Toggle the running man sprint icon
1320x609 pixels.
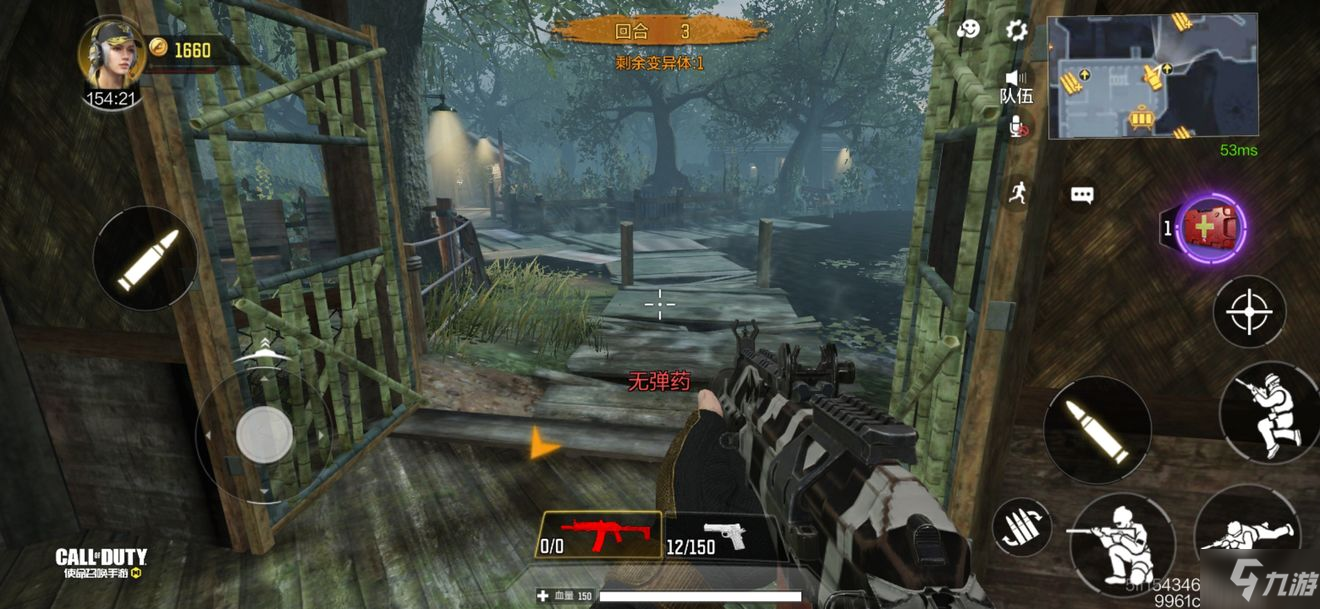[x=1017, y=191]
